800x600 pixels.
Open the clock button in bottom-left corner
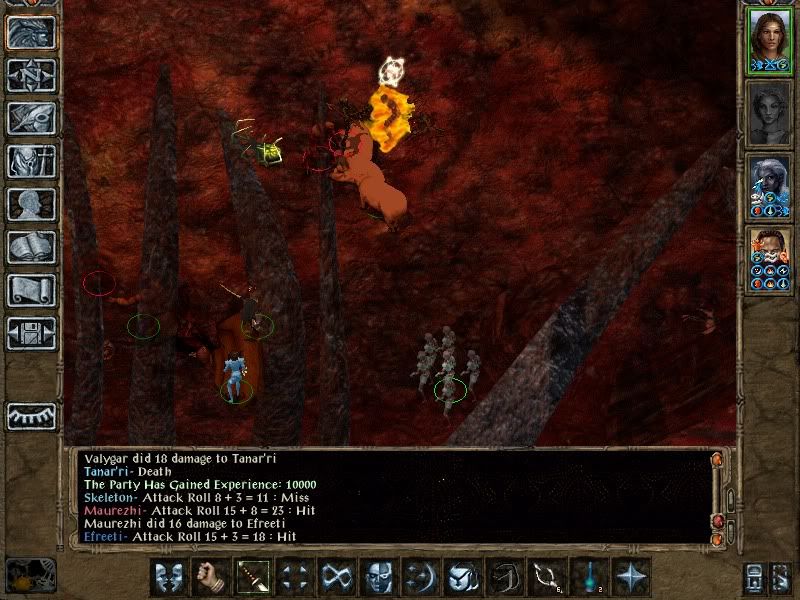(30, 575)
